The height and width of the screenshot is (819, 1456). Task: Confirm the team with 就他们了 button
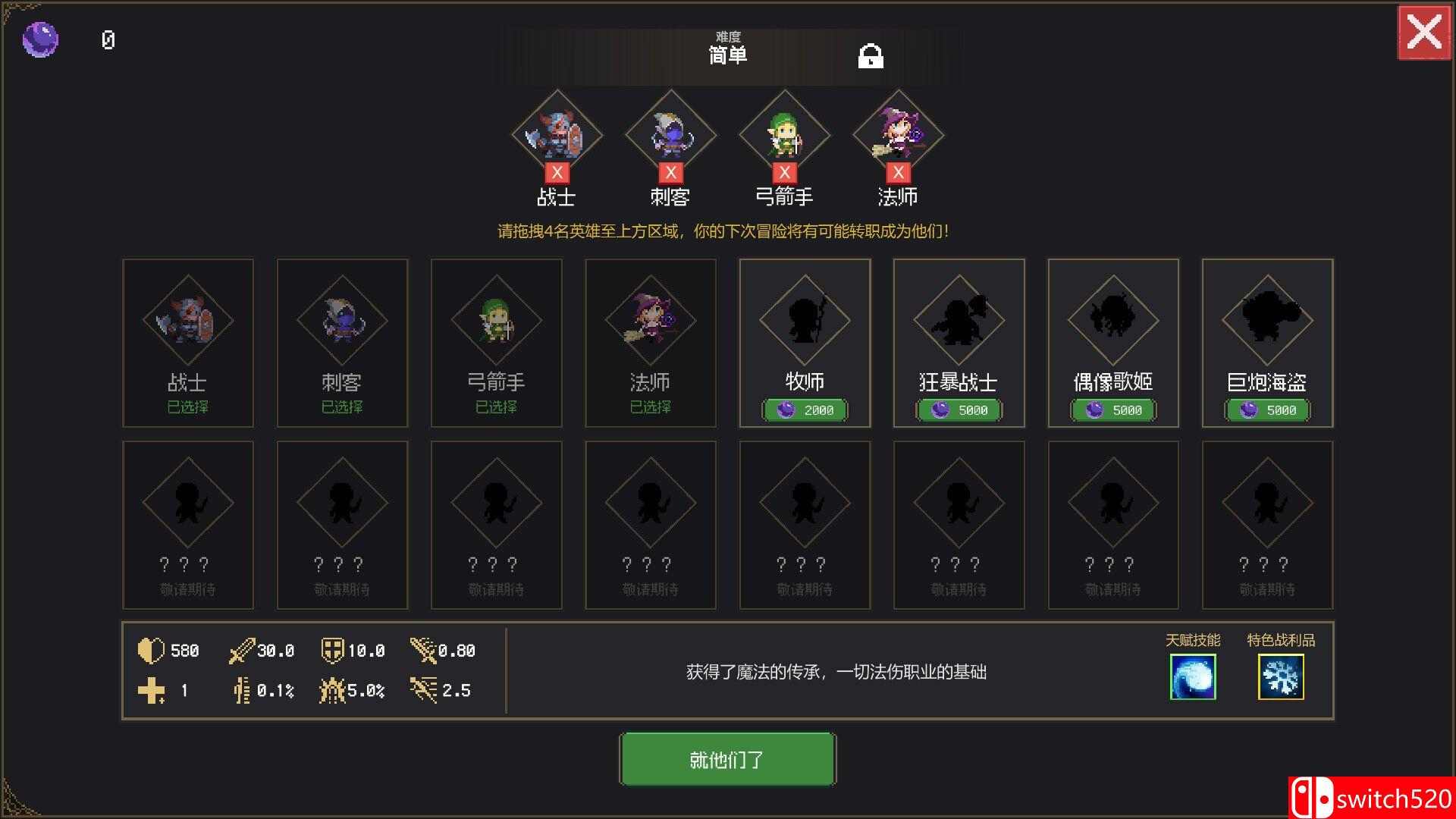[x=726, y=758]
